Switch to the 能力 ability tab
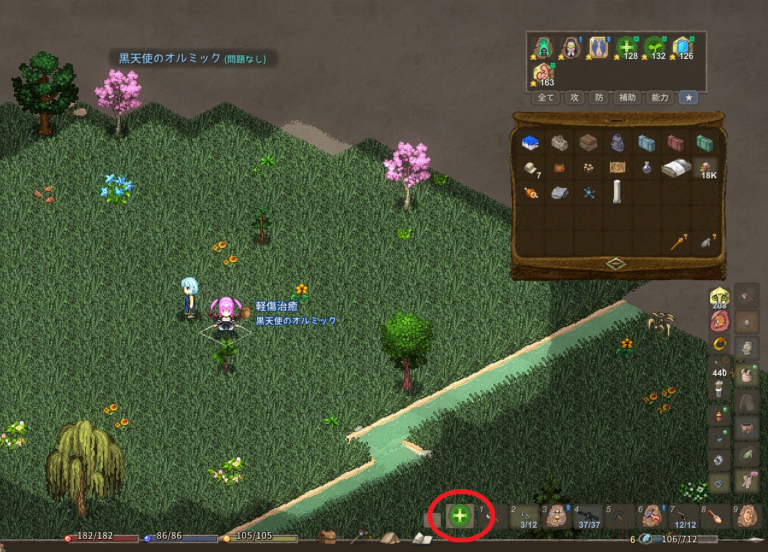This screenshot has height=552, width=768. [660, 98]
